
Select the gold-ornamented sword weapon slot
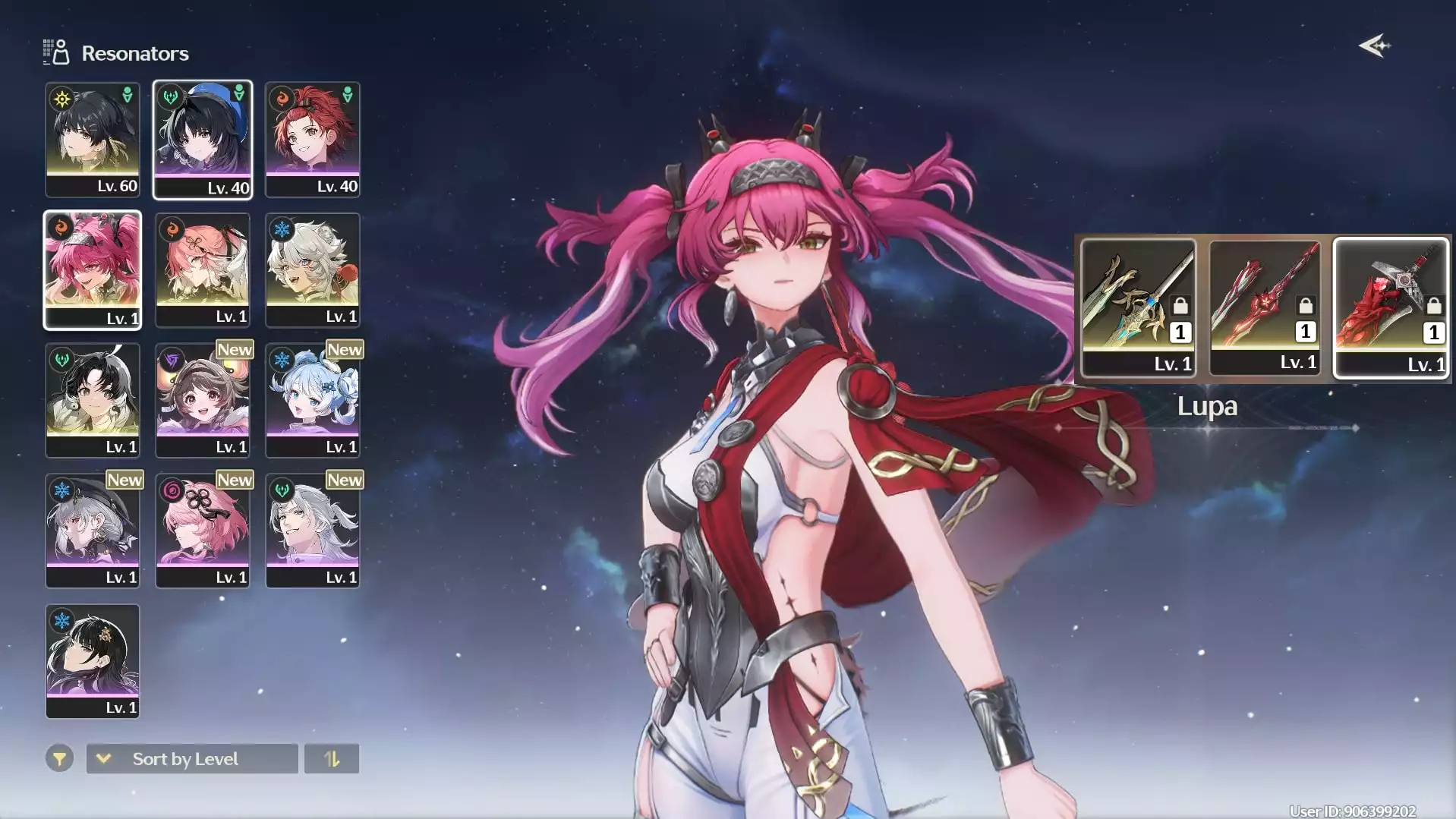click(1138, 307)
